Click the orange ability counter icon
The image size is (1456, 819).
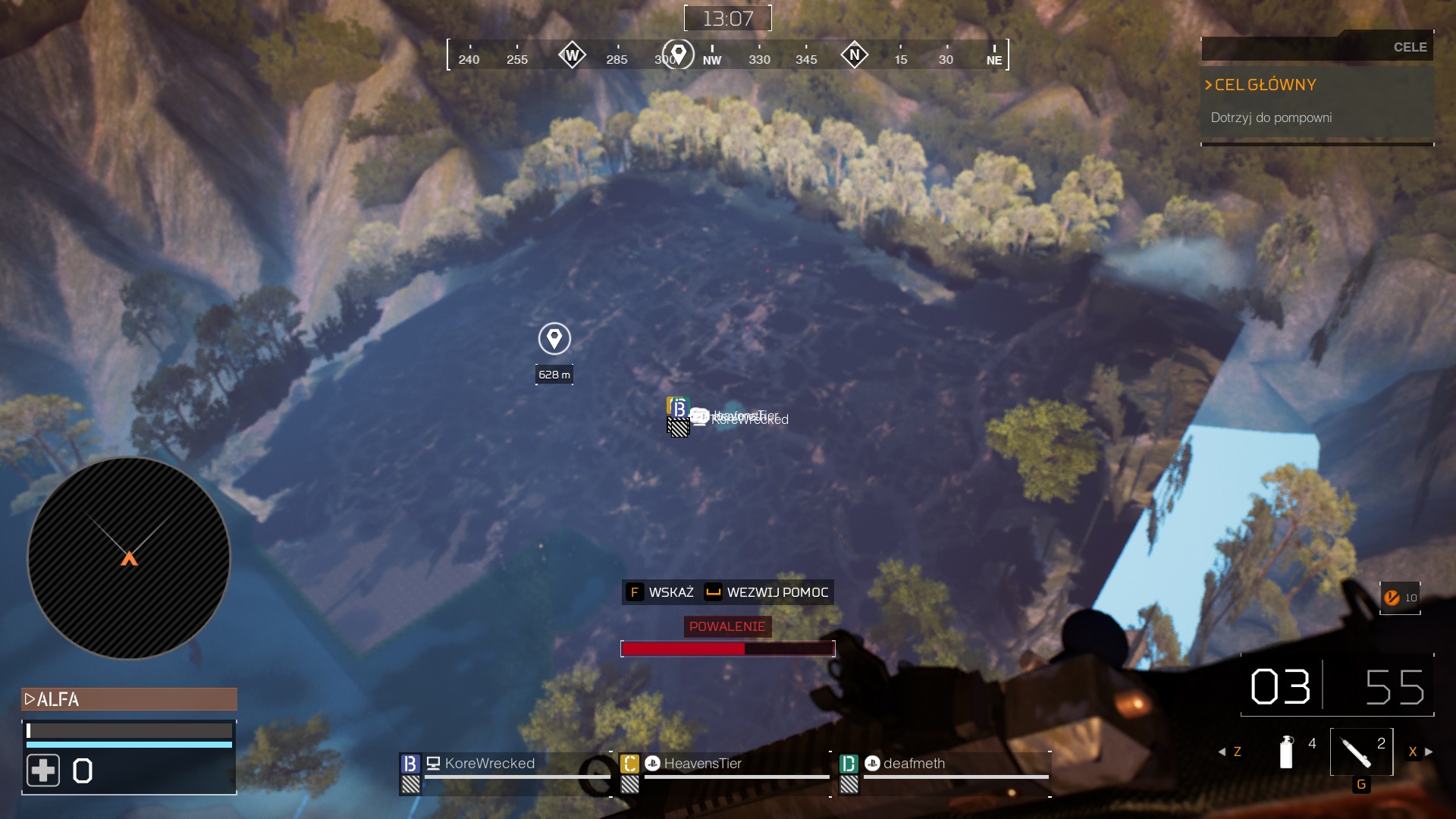[x=1392, y=598]
